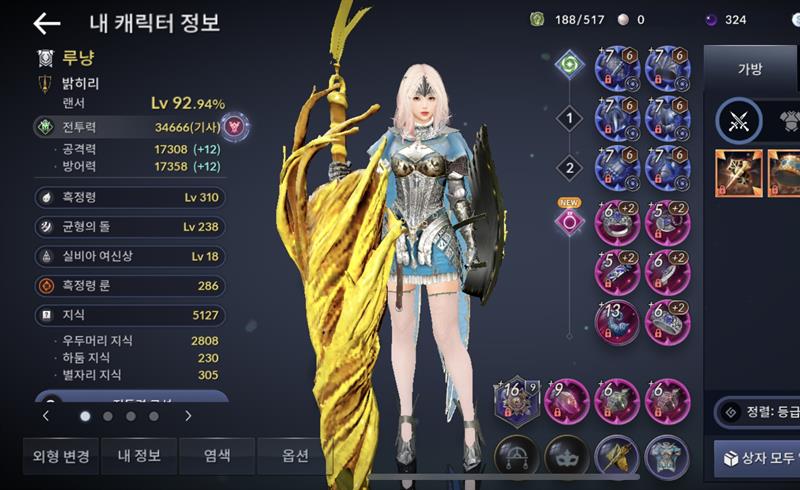Select the crossed swords weapon filter
The height and width of the screenshot is (490, 800).
point(739,122)
